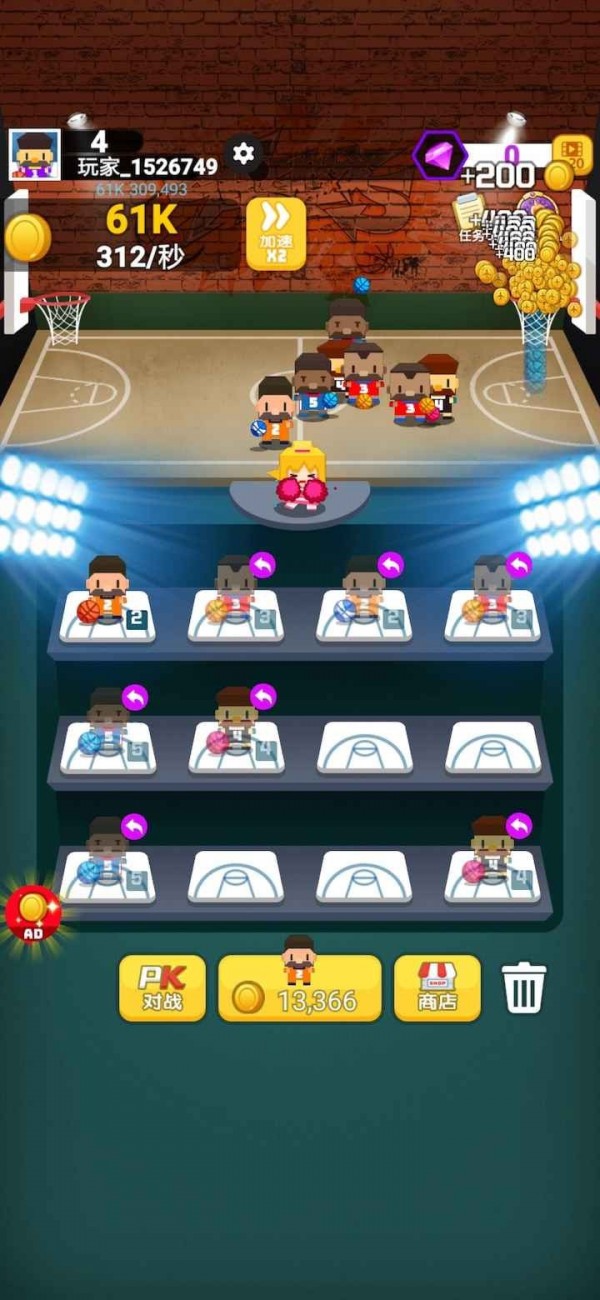The image size is (600, 1300).
Task: Tap the player avatar portrait
Action: [35, 155]
